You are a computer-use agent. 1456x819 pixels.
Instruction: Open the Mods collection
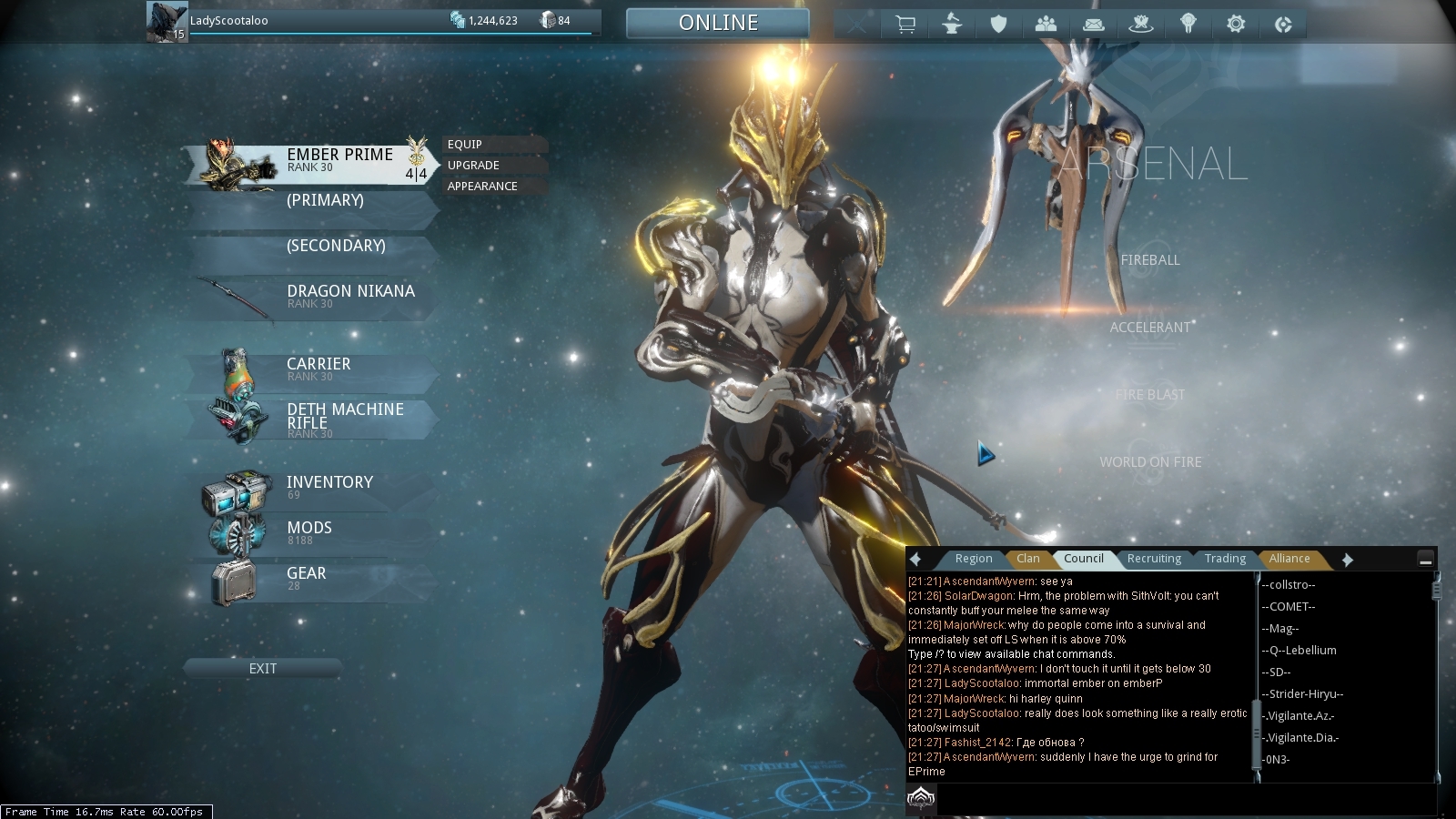click(x=309, y=532)
